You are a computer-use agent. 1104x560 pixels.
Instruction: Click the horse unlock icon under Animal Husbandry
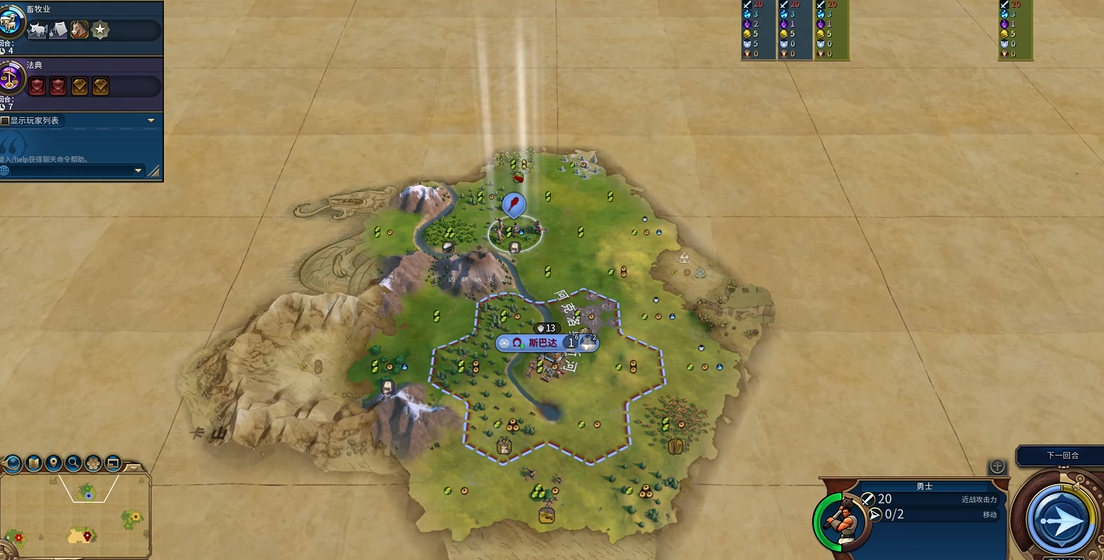coord(78,31)
